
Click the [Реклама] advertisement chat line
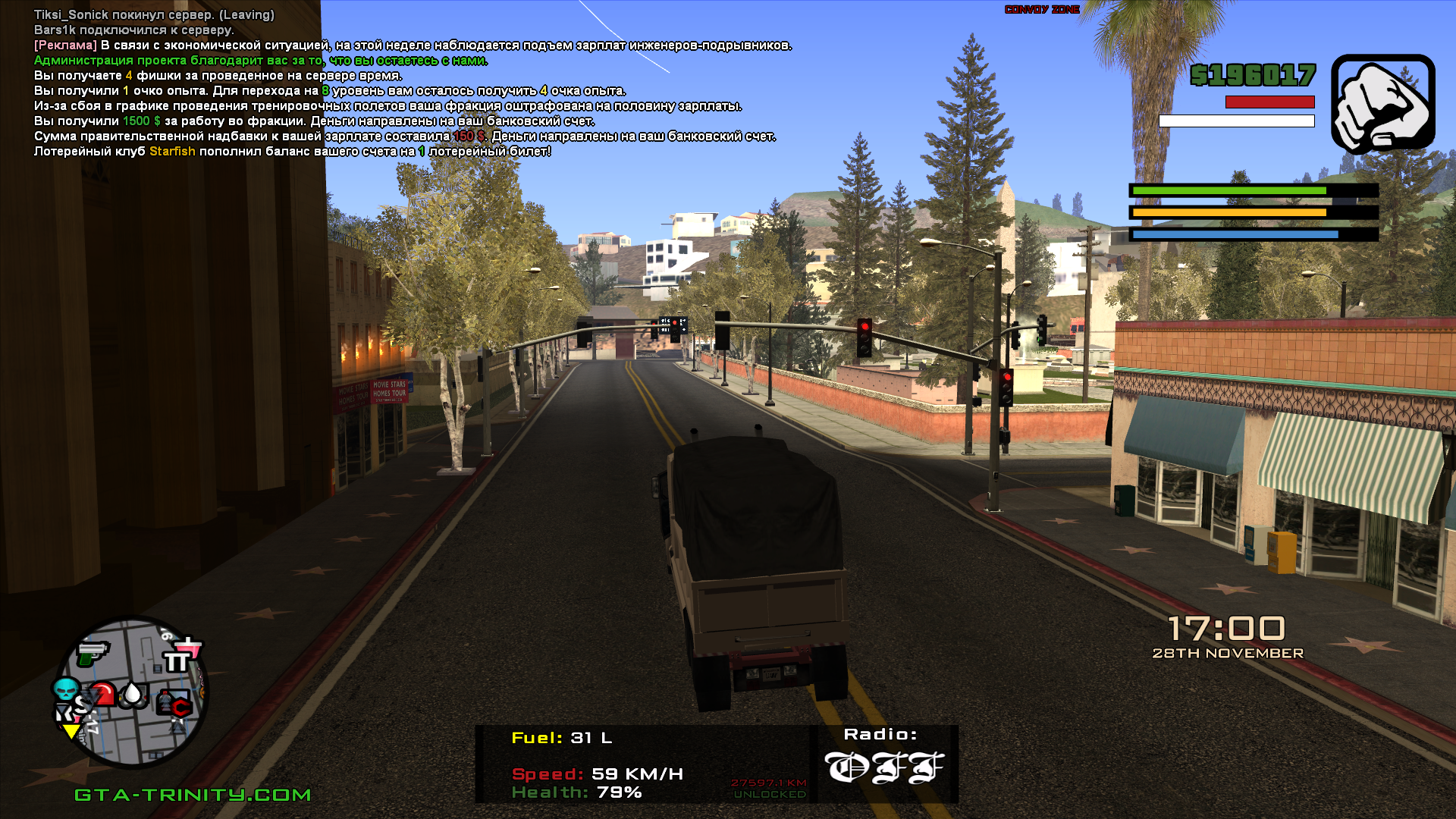click(x=413, y=45)
